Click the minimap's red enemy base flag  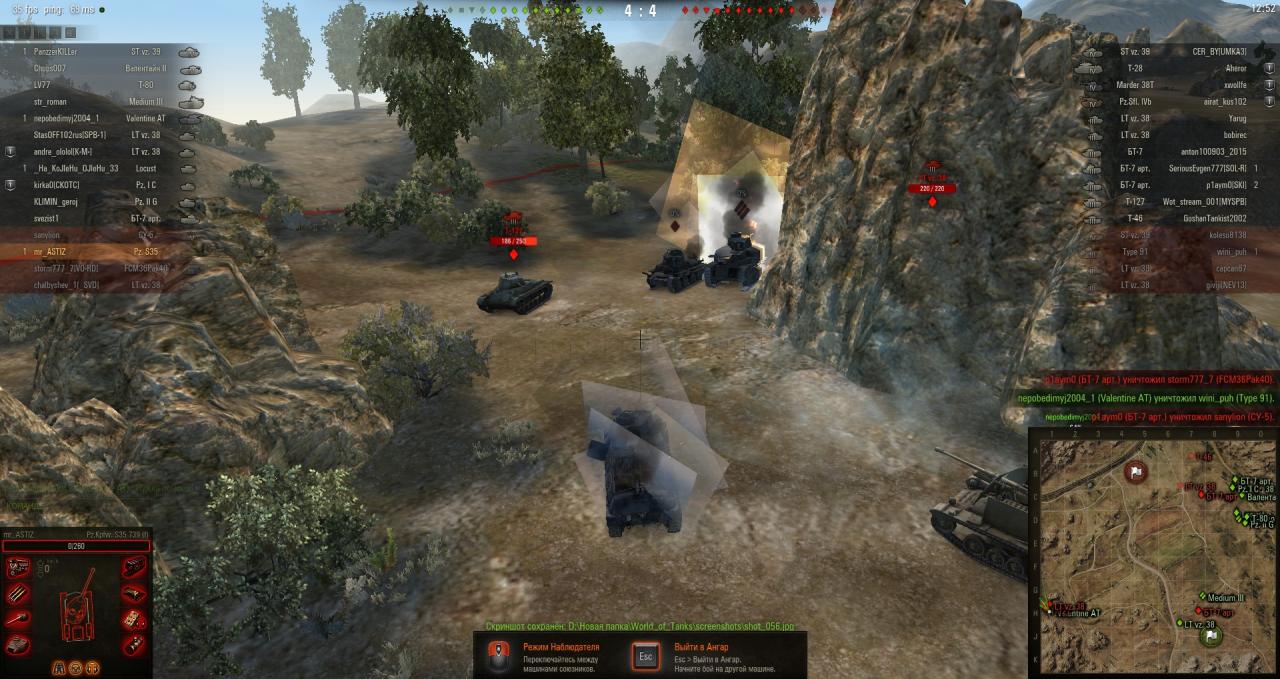point(1136,470)
